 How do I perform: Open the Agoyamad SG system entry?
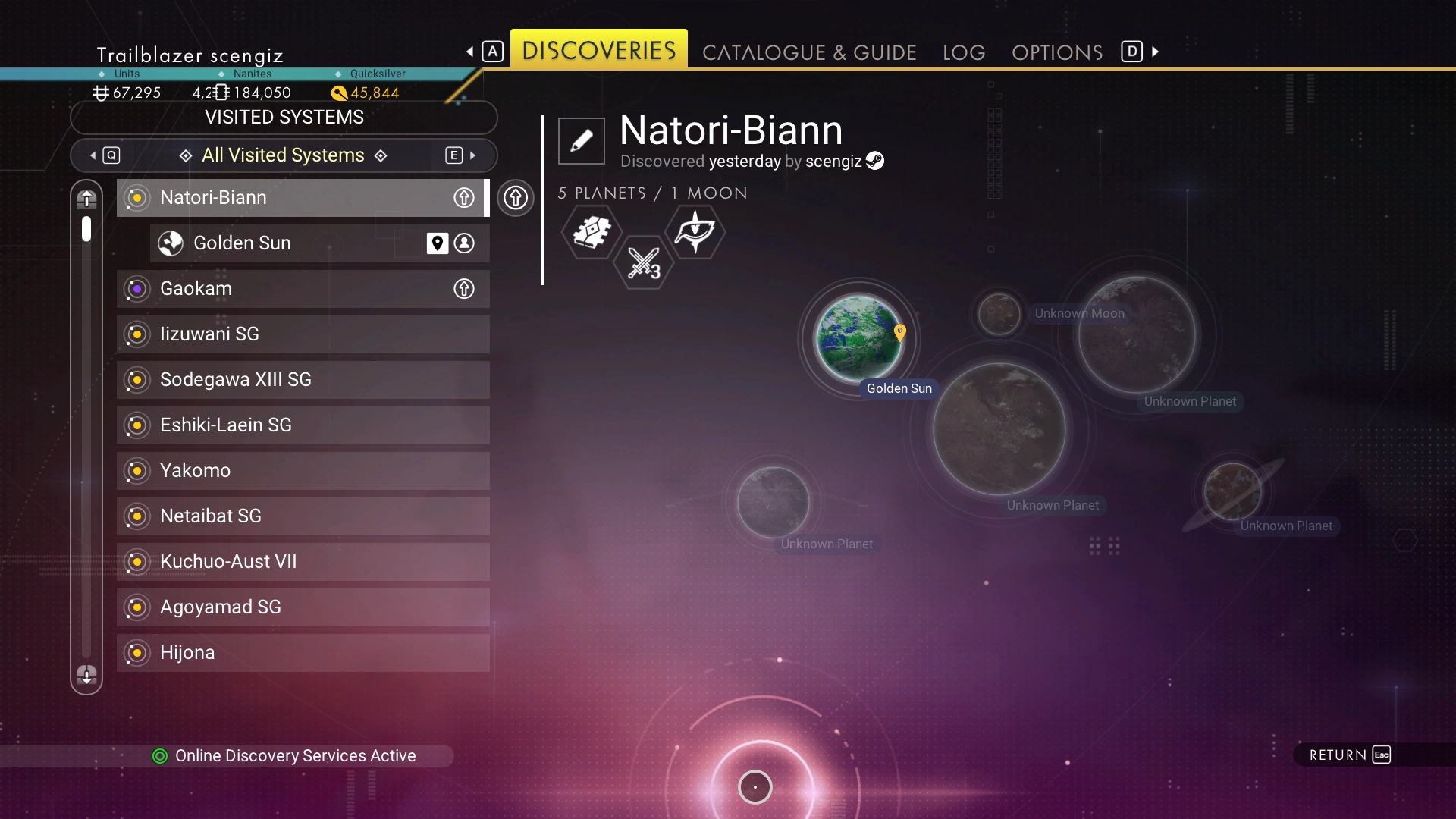pos(303,607)
